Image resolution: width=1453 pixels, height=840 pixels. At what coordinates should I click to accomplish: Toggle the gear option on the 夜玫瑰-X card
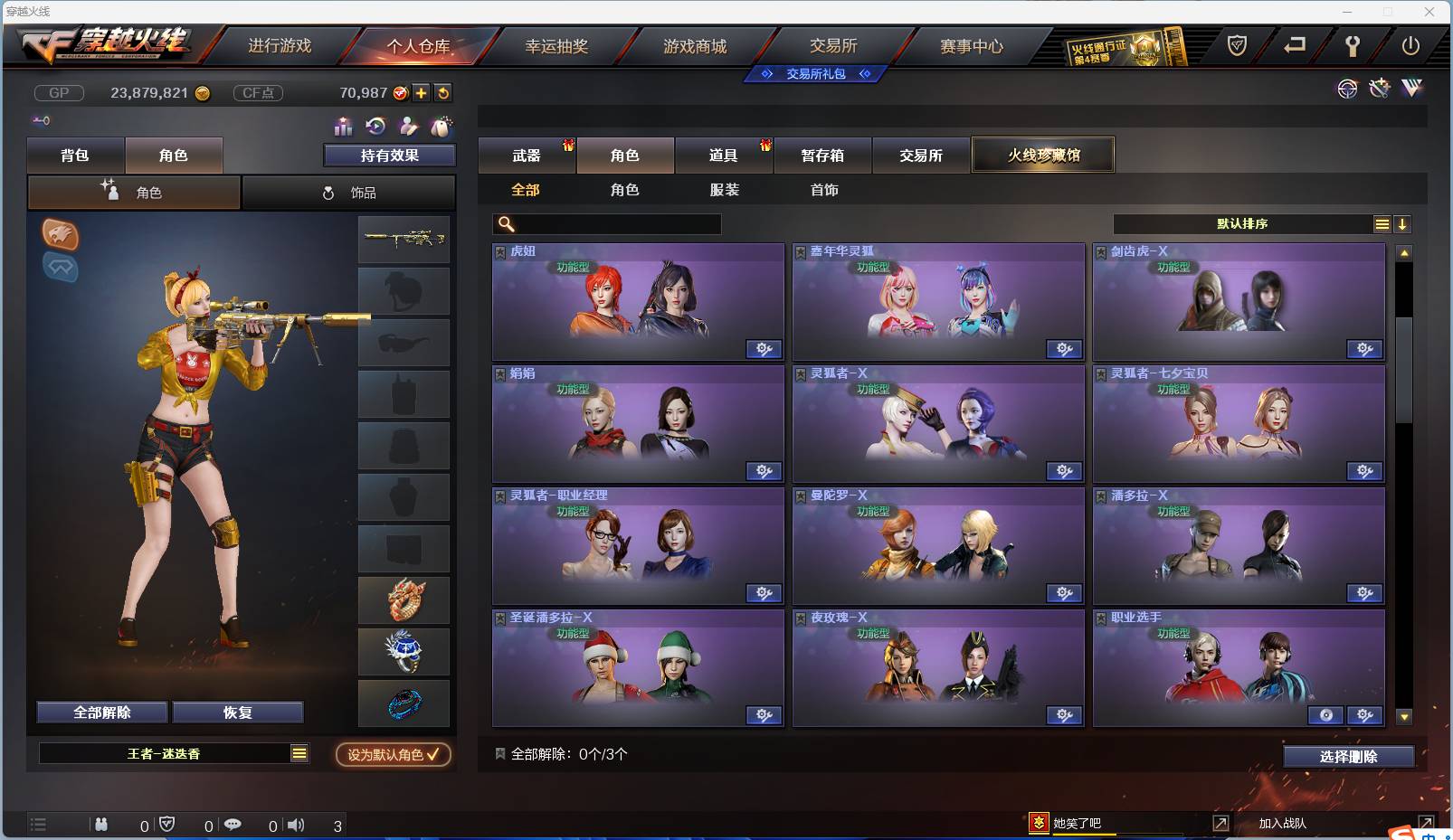pyautogui.click(x=1065, y=715)
